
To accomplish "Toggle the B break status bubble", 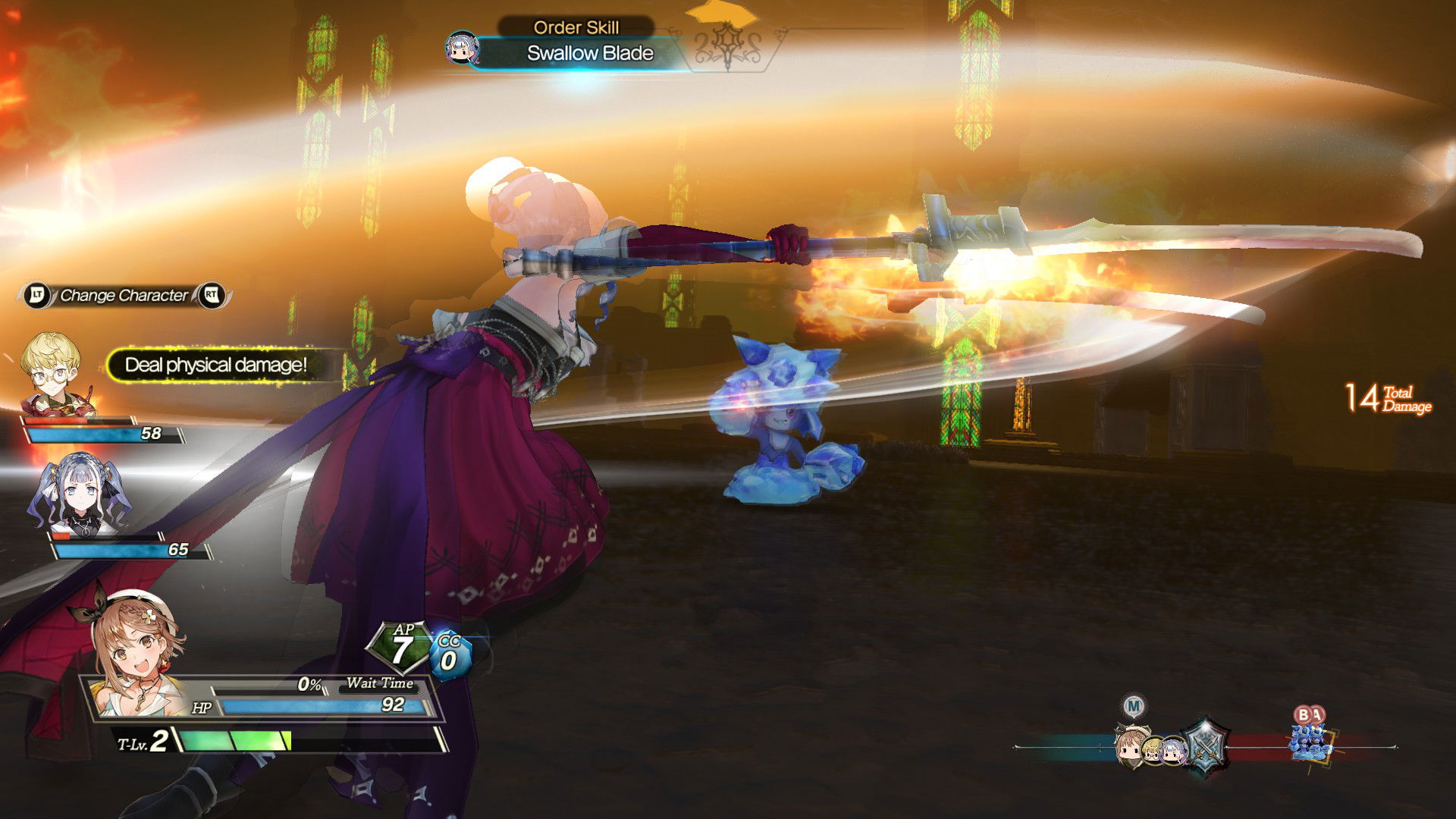I will tap(1304, 714).
